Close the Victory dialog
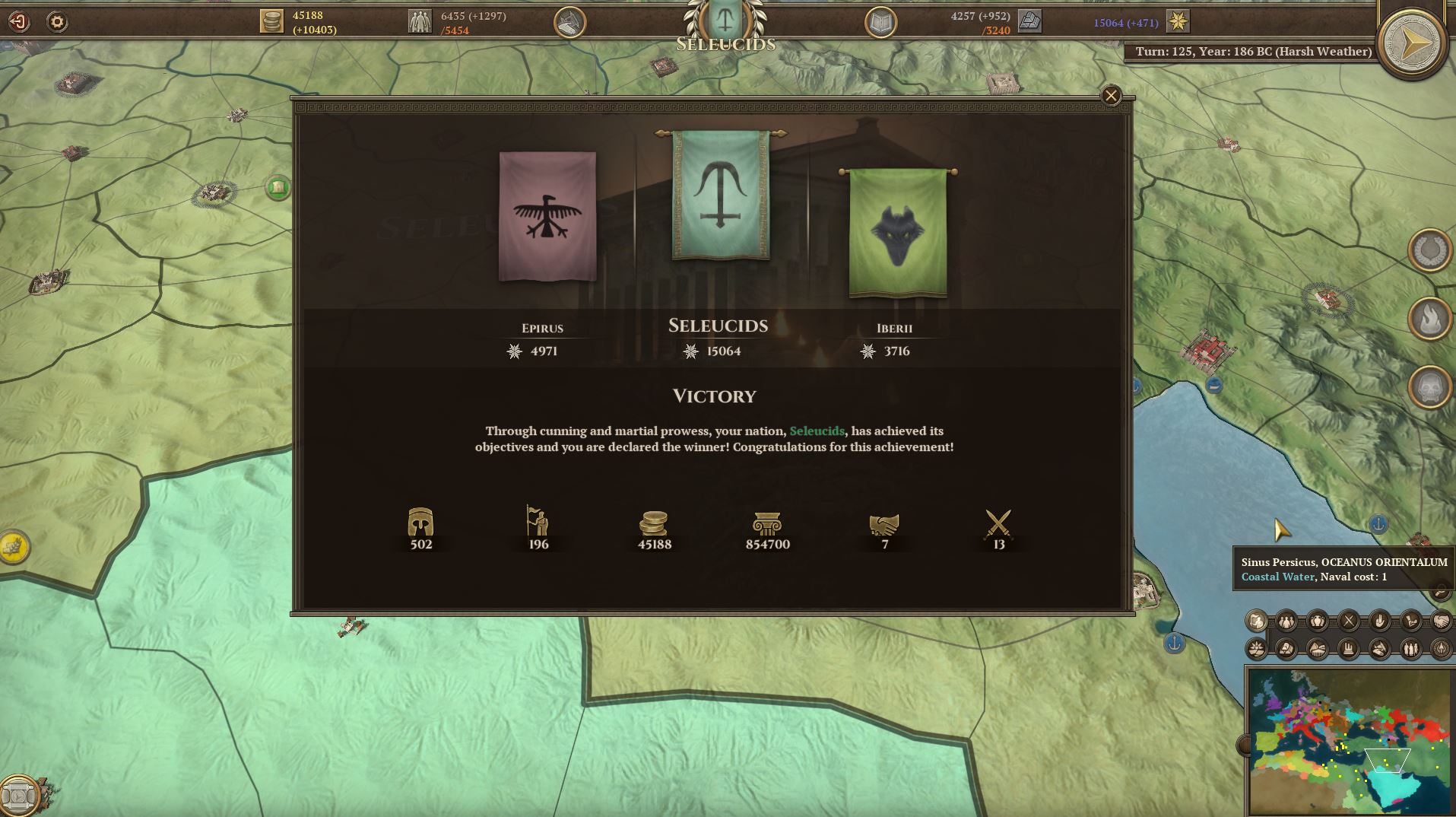 click(1111, 96)
